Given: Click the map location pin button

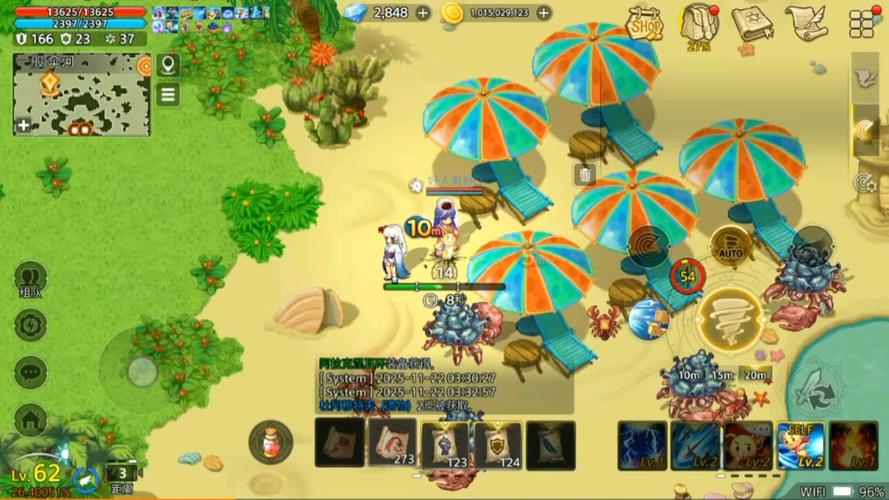Looking at the screenshot, I should tap(168, 66).
